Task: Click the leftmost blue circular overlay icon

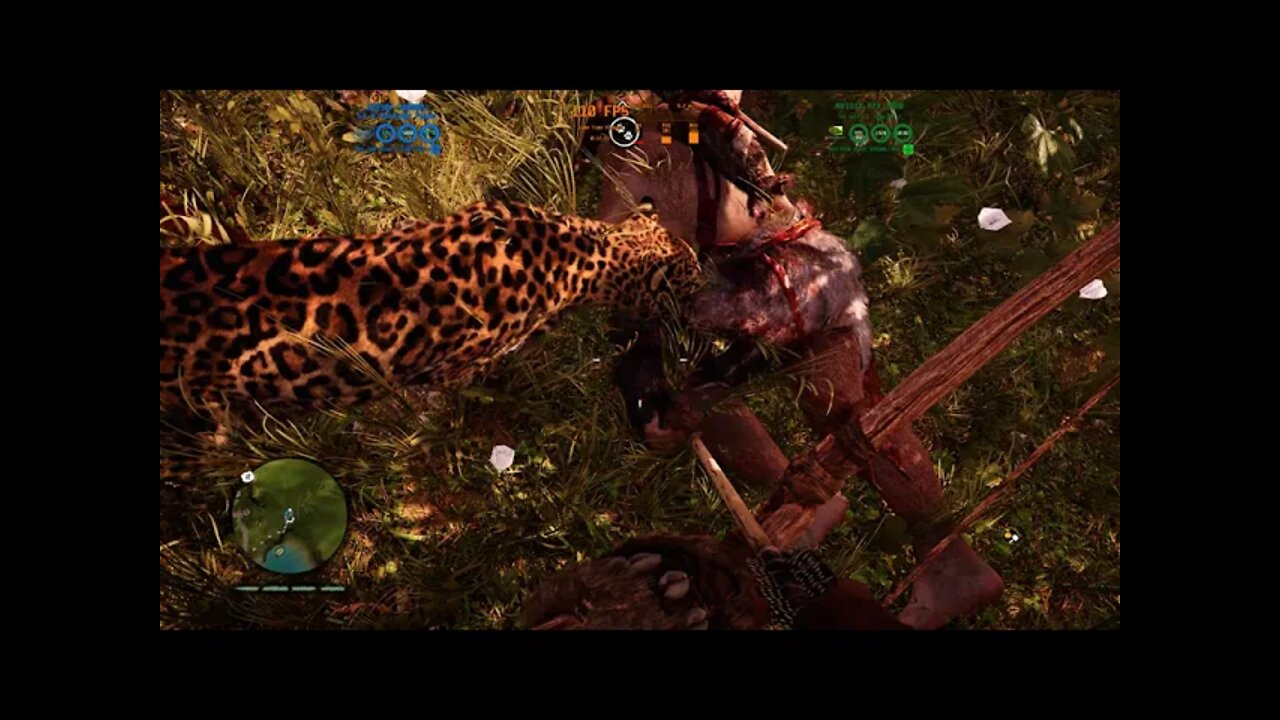Action: click(x=385, y=134)
